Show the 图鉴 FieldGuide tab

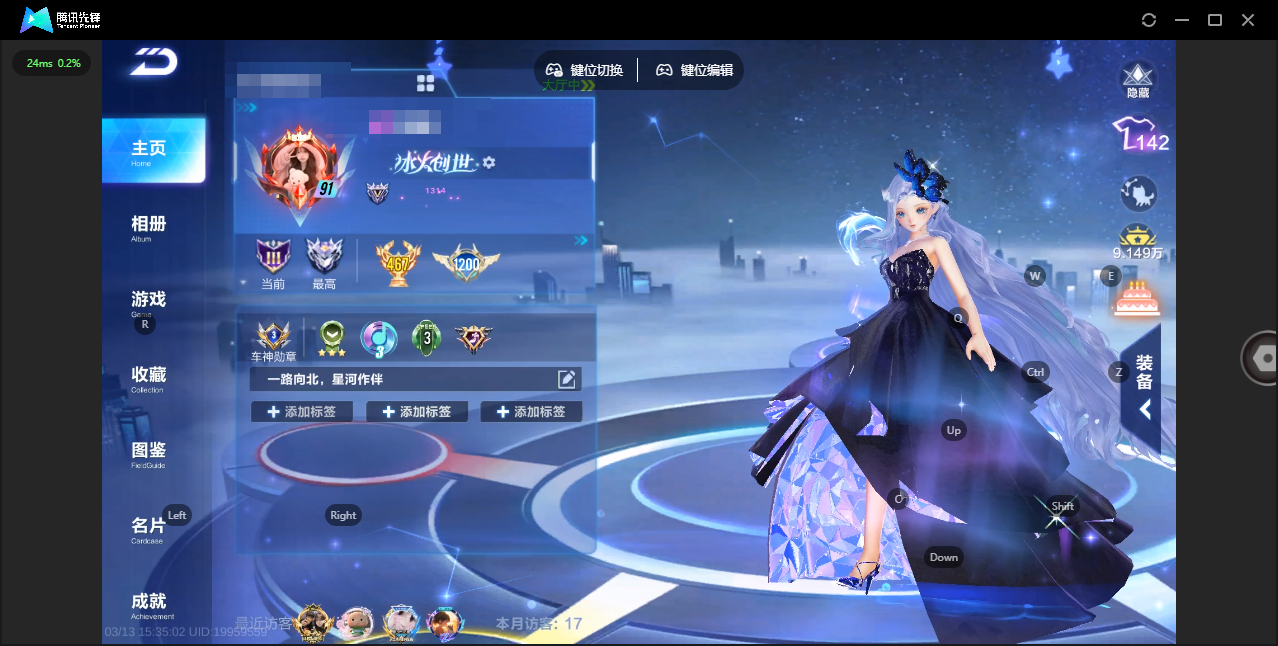(x=149, y=452)
